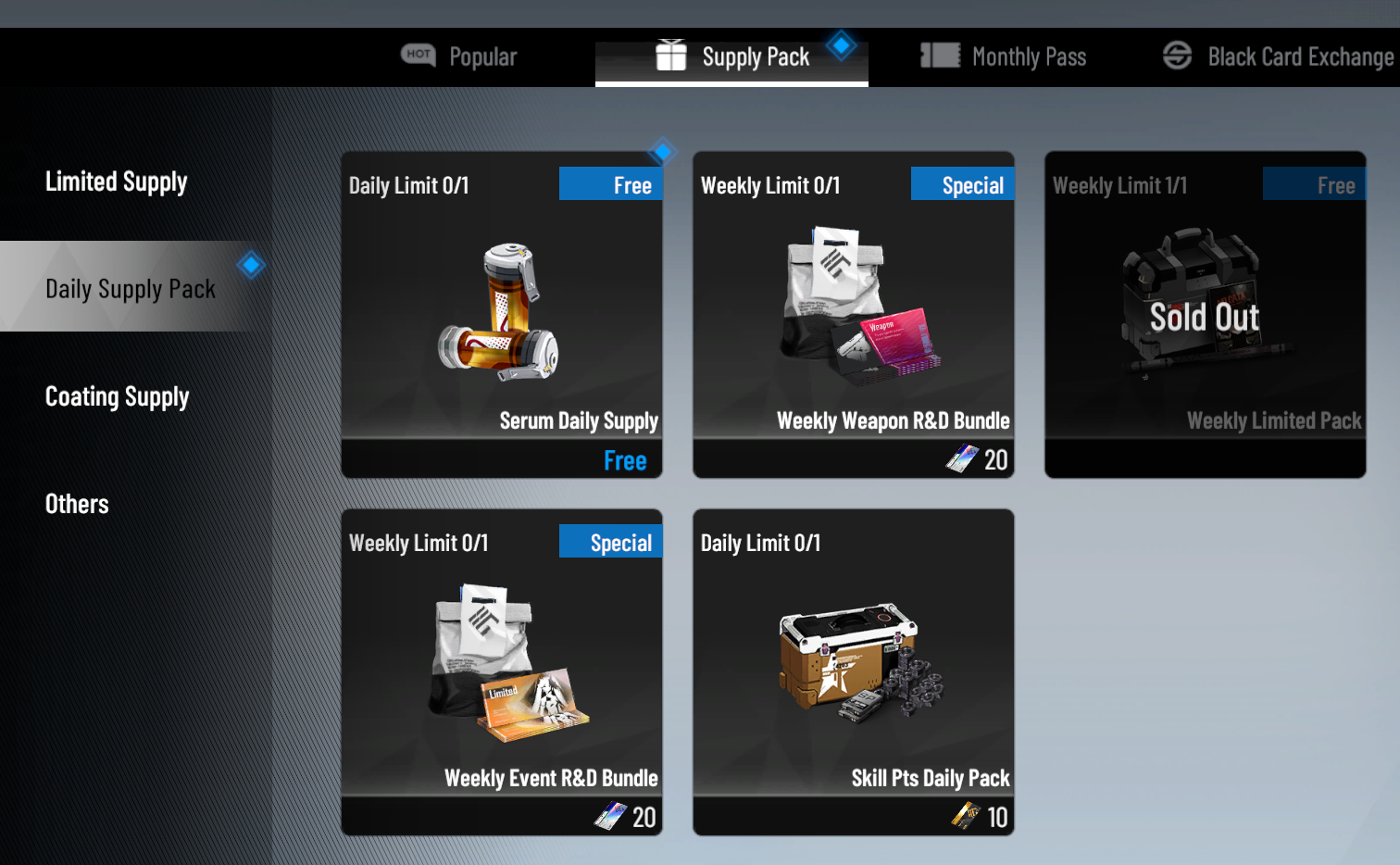The height and width of the screenshot is (865, 1400).
Task: Select the Skill Pts Daily Pack
Action: 854,672
